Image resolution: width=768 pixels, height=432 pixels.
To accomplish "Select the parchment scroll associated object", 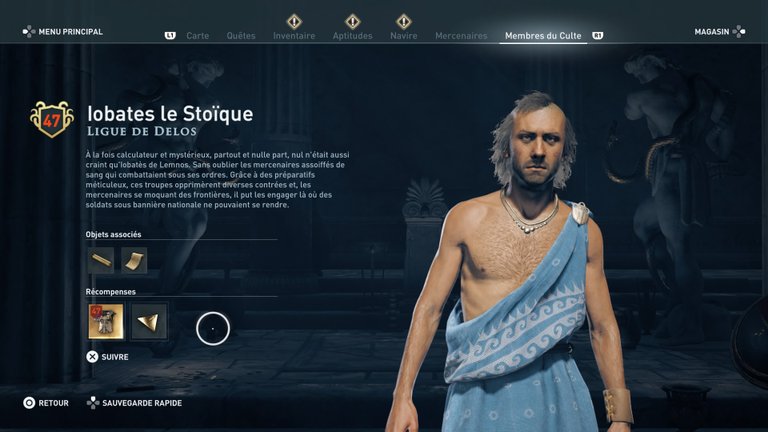I will (134, 261).
